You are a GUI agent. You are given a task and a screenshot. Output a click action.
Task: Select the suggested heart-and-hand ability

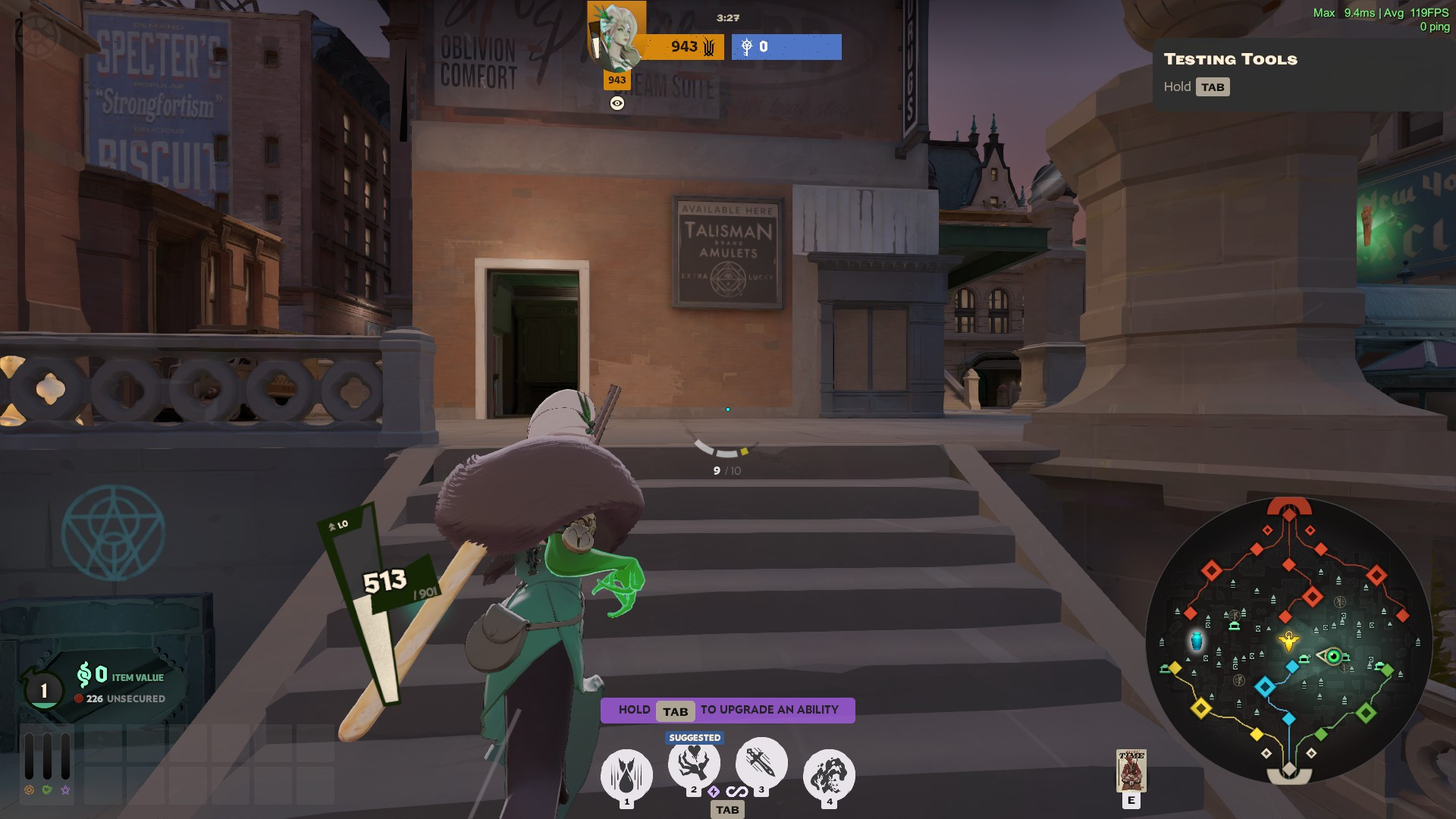pyautogui.click(x=694, y=764)
